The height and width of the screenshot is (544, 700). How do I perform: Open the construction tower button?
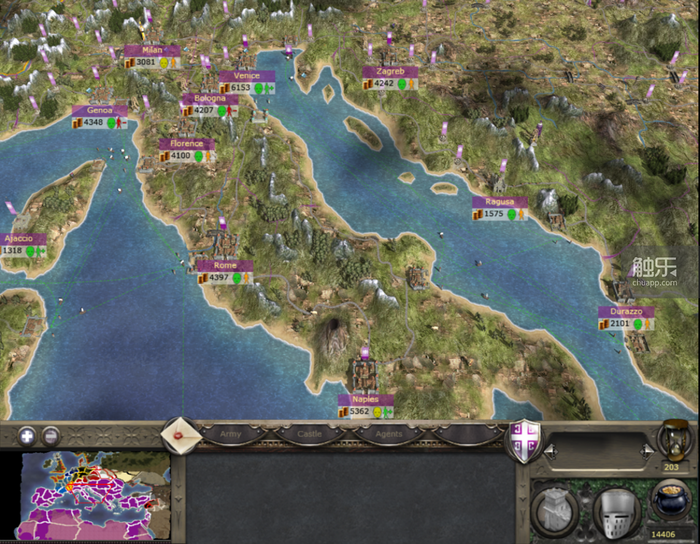tap(555, 512)
